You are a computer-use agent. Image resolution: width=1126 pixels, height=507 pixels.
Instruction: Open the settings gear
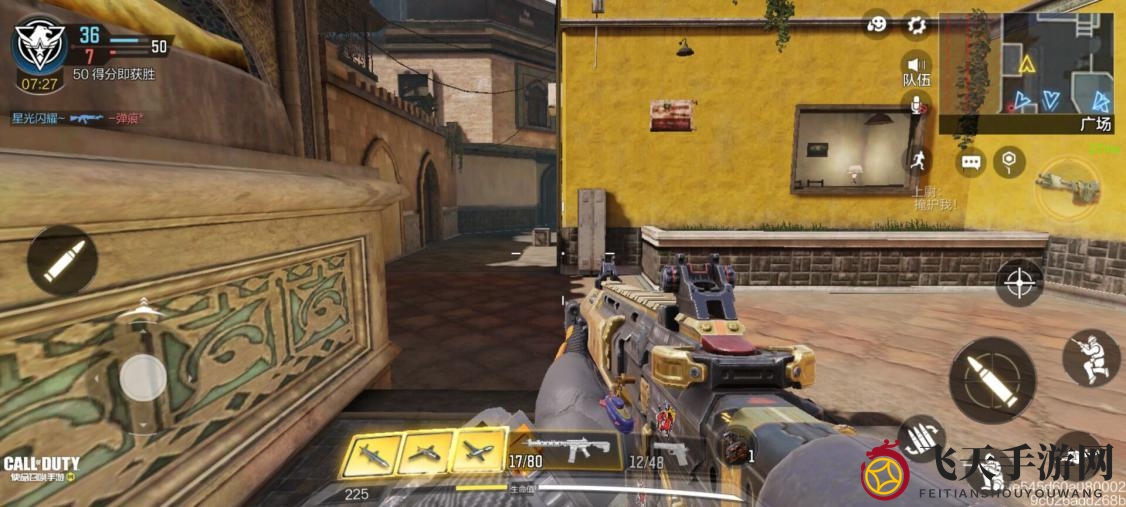point(916,25)
